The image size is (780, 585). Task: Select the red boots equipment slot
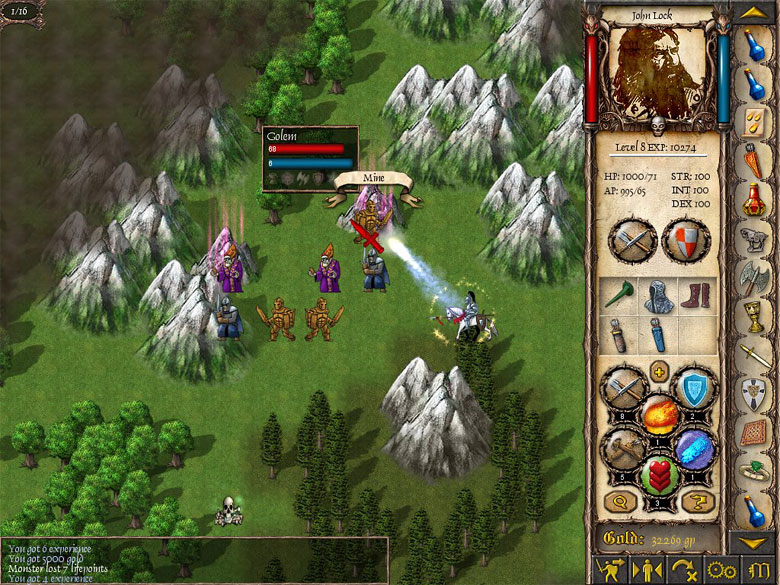click(695, 295)
